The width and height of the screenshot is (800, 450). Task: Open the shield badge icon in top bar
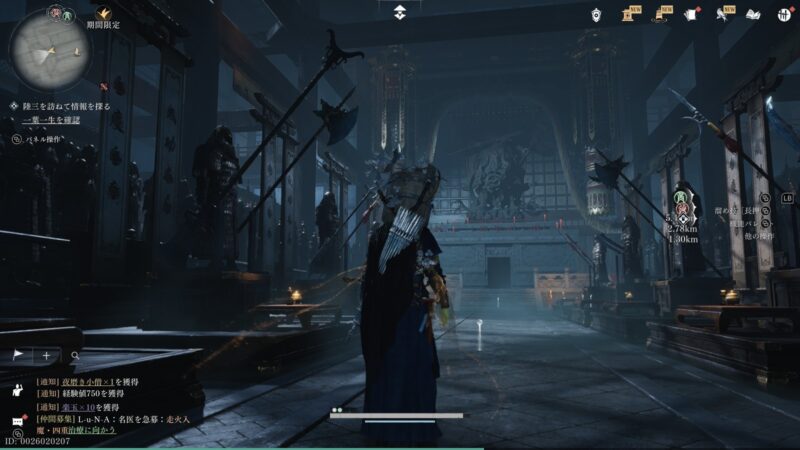pos(596,14)
